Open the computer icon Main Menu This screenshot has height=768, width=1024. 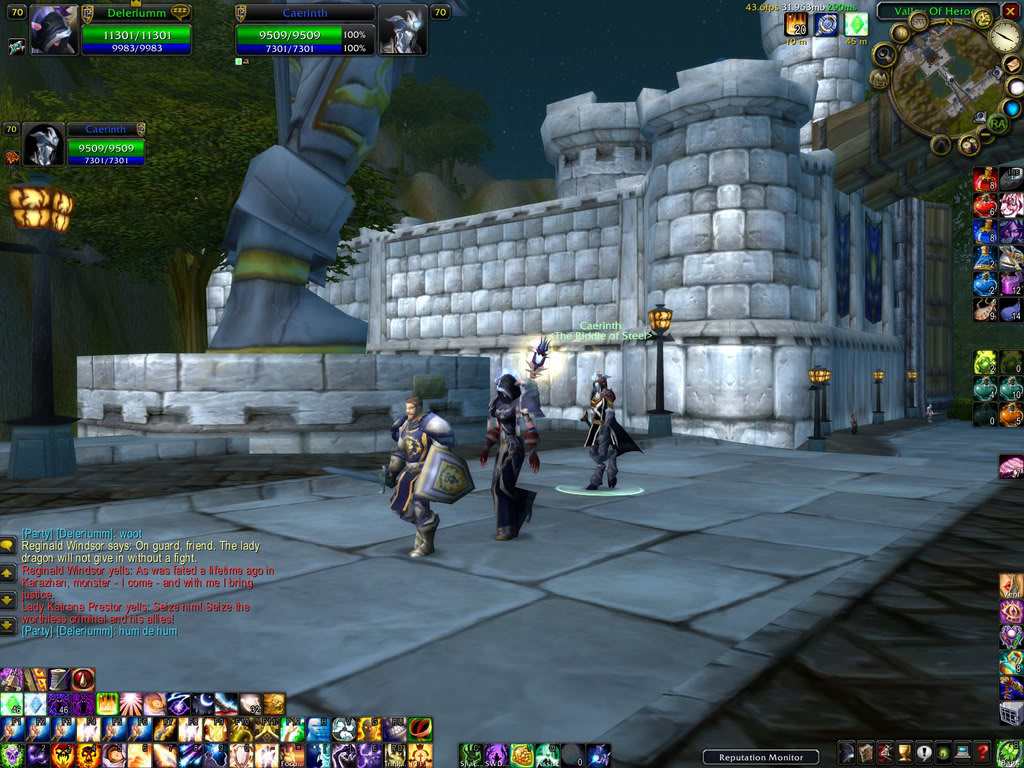962,753
